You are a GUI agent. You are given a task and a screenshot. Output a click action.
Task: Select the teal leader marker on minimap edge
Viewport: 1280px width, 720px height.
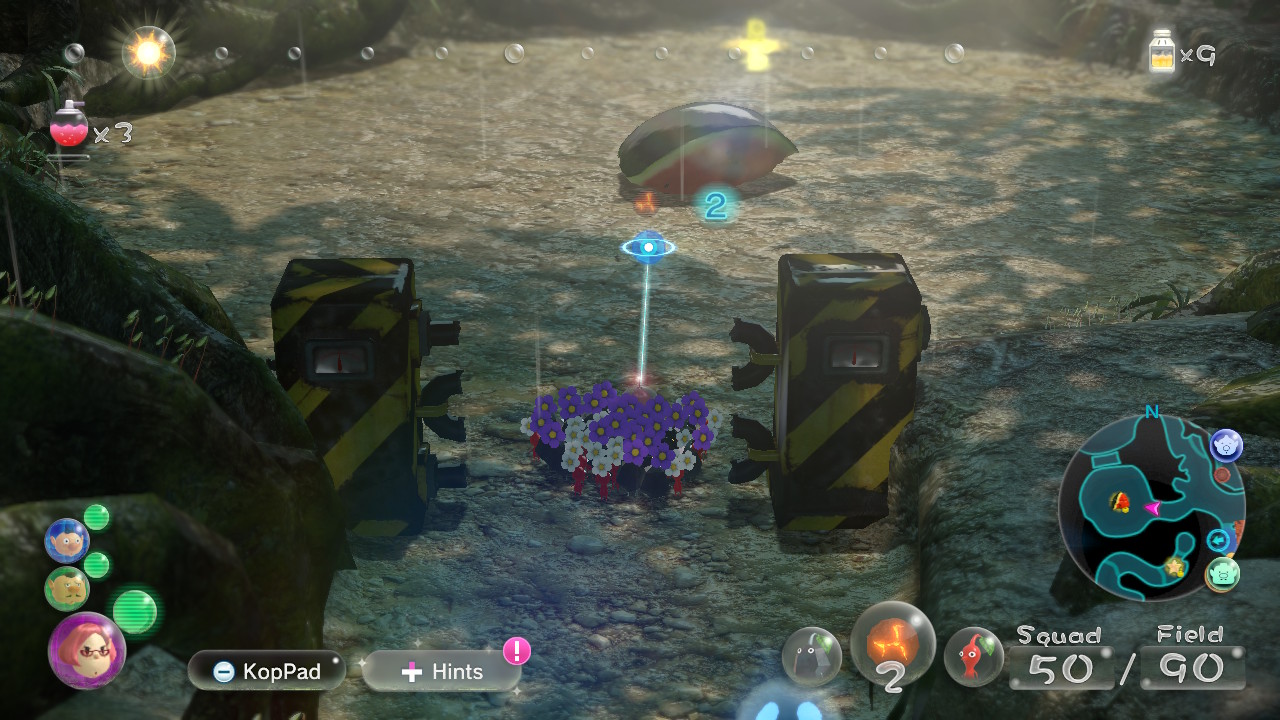[1223, 573]
